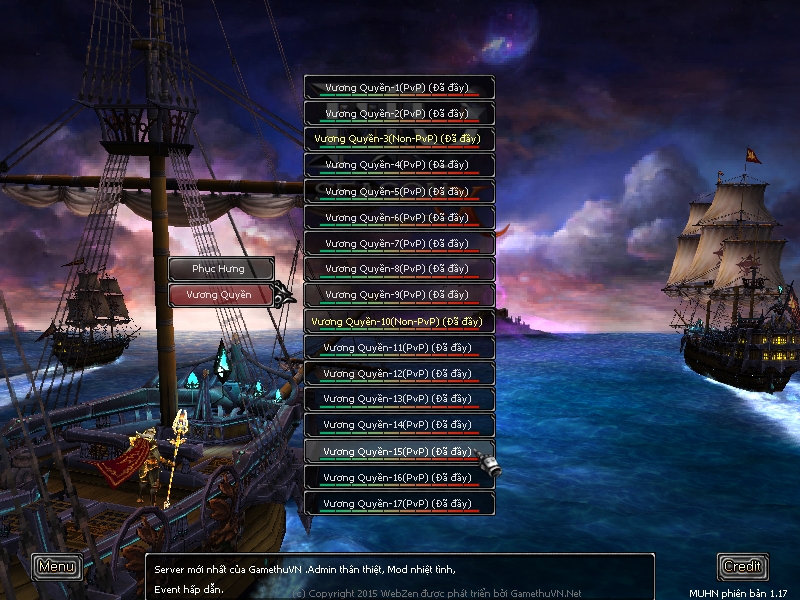Select the Vương Quyền-7 server entry
This screenshot has width=800, height=600.
(399, 244)
